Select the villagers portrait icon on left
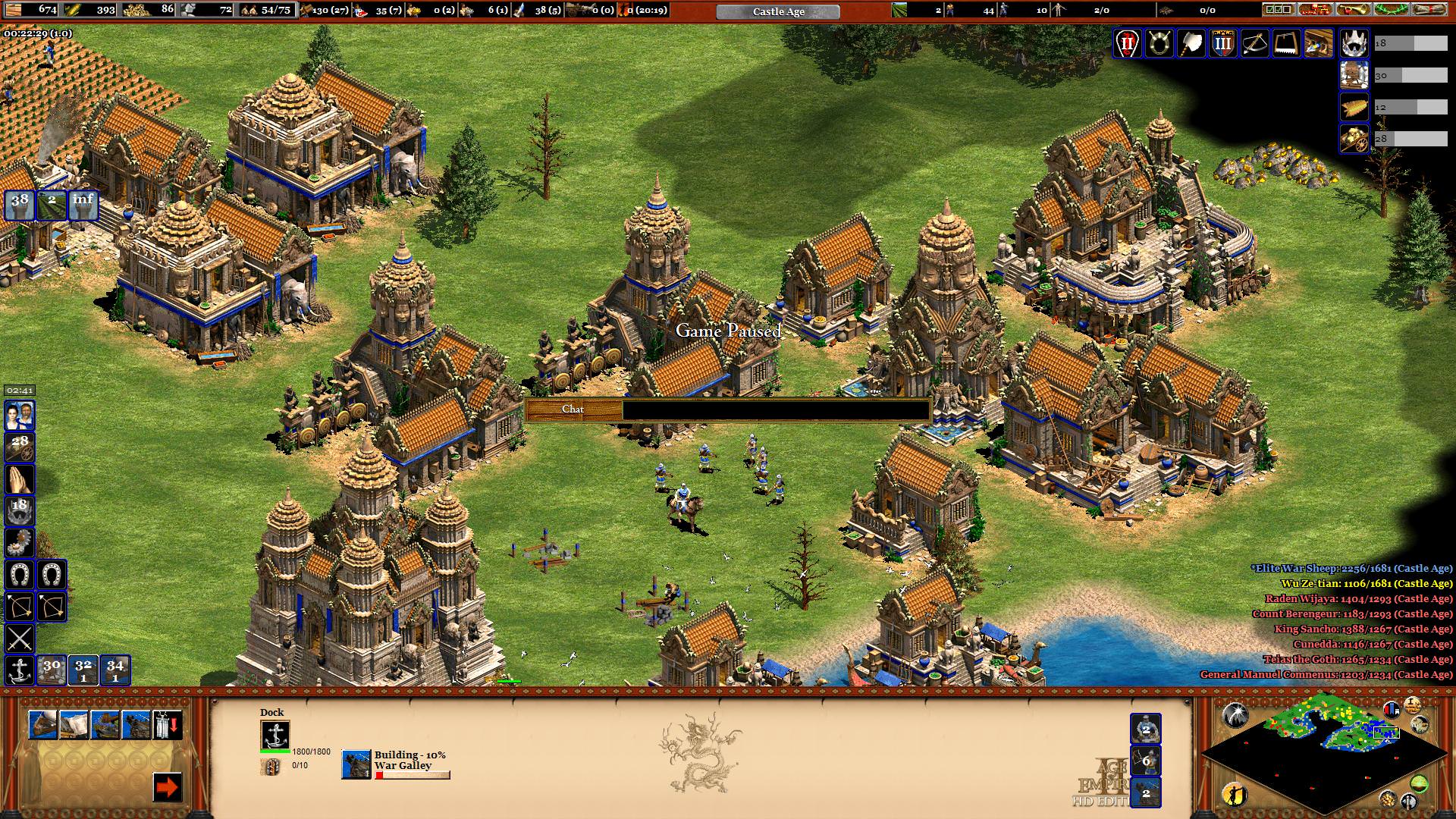 click(20, 416)
